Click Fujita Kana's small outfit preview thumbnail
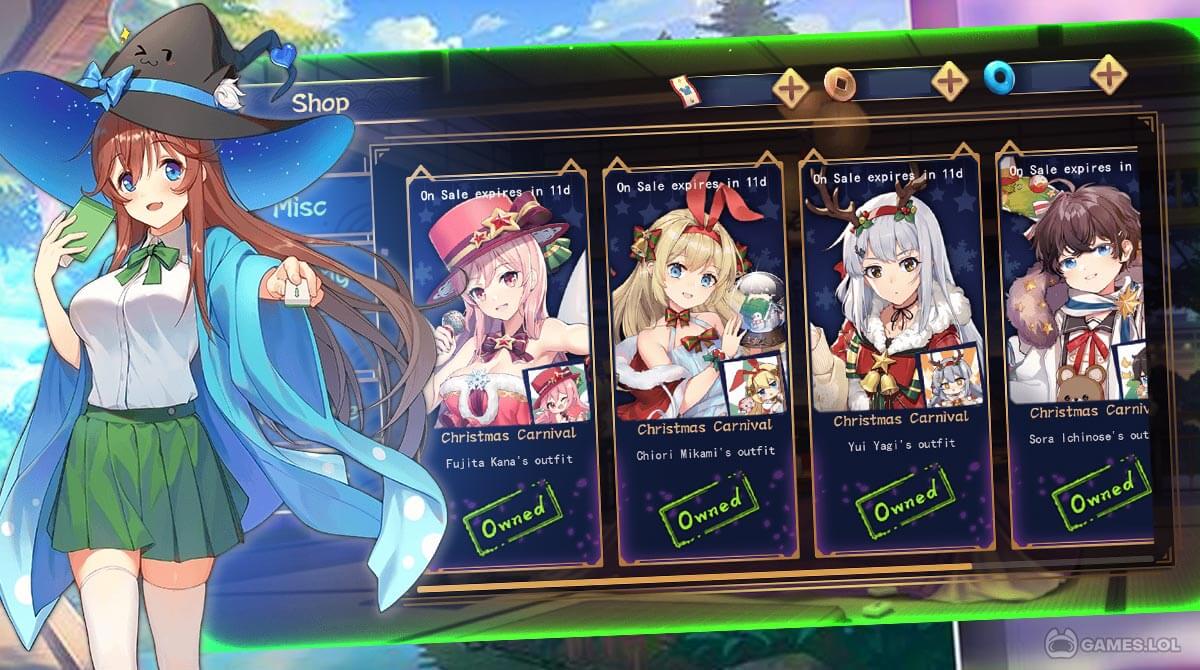This screenshot has width=1200, height=670. click(x=555, y=395)
